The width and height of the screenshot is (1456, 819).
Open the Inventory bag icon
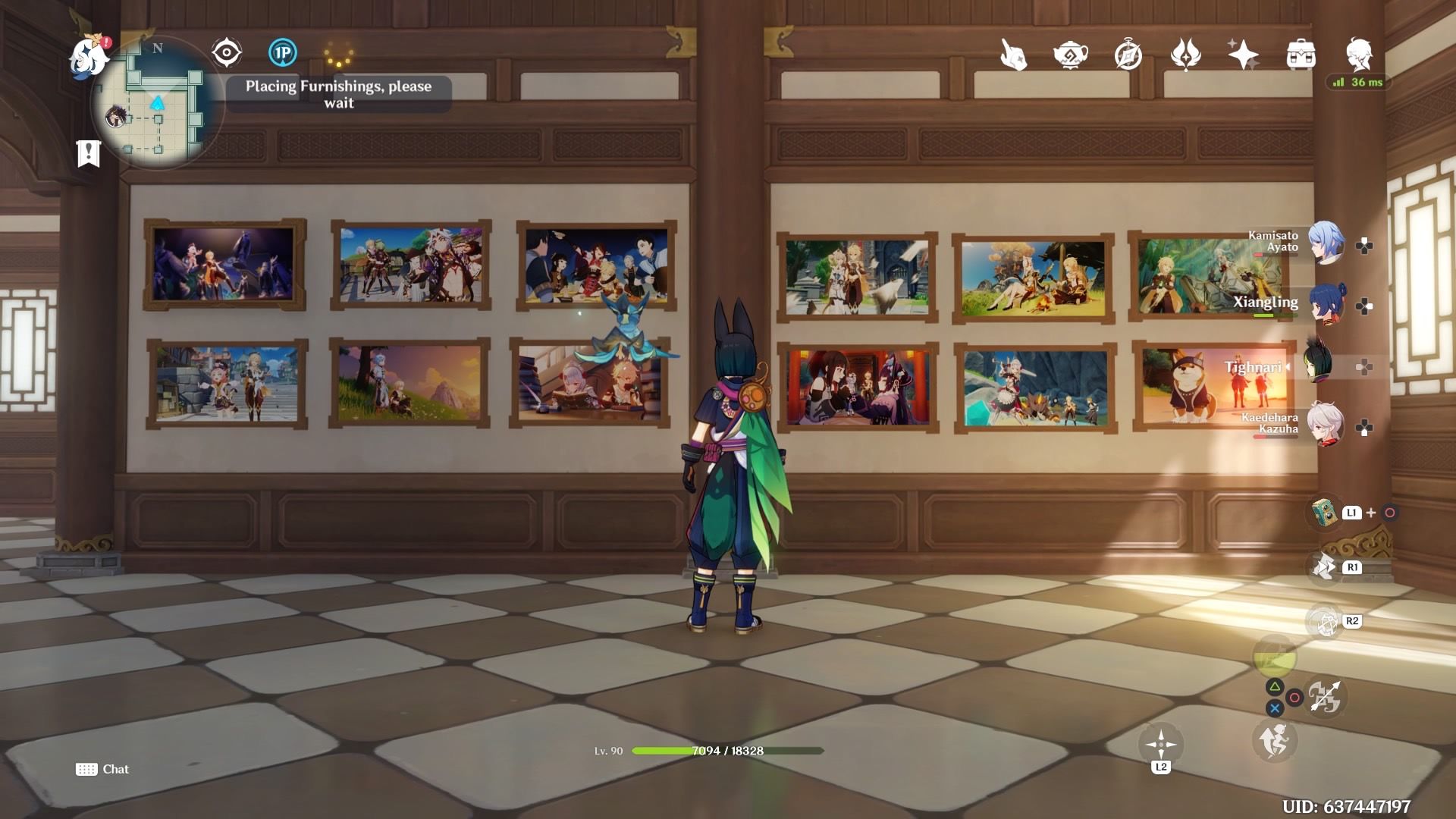tap(1301, 55)
